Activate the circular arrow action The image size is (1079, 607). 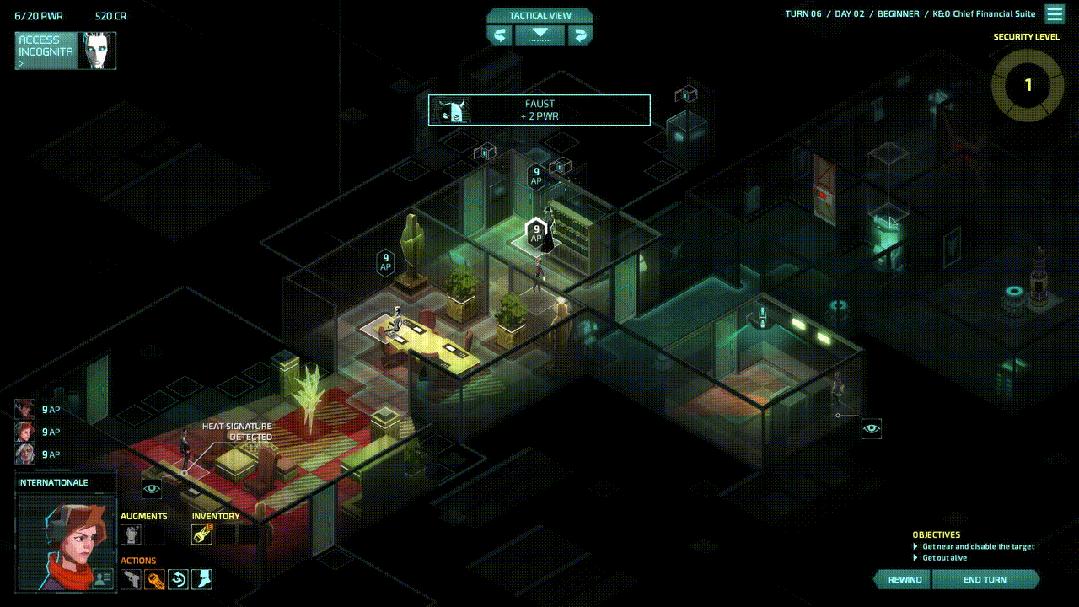178,579
